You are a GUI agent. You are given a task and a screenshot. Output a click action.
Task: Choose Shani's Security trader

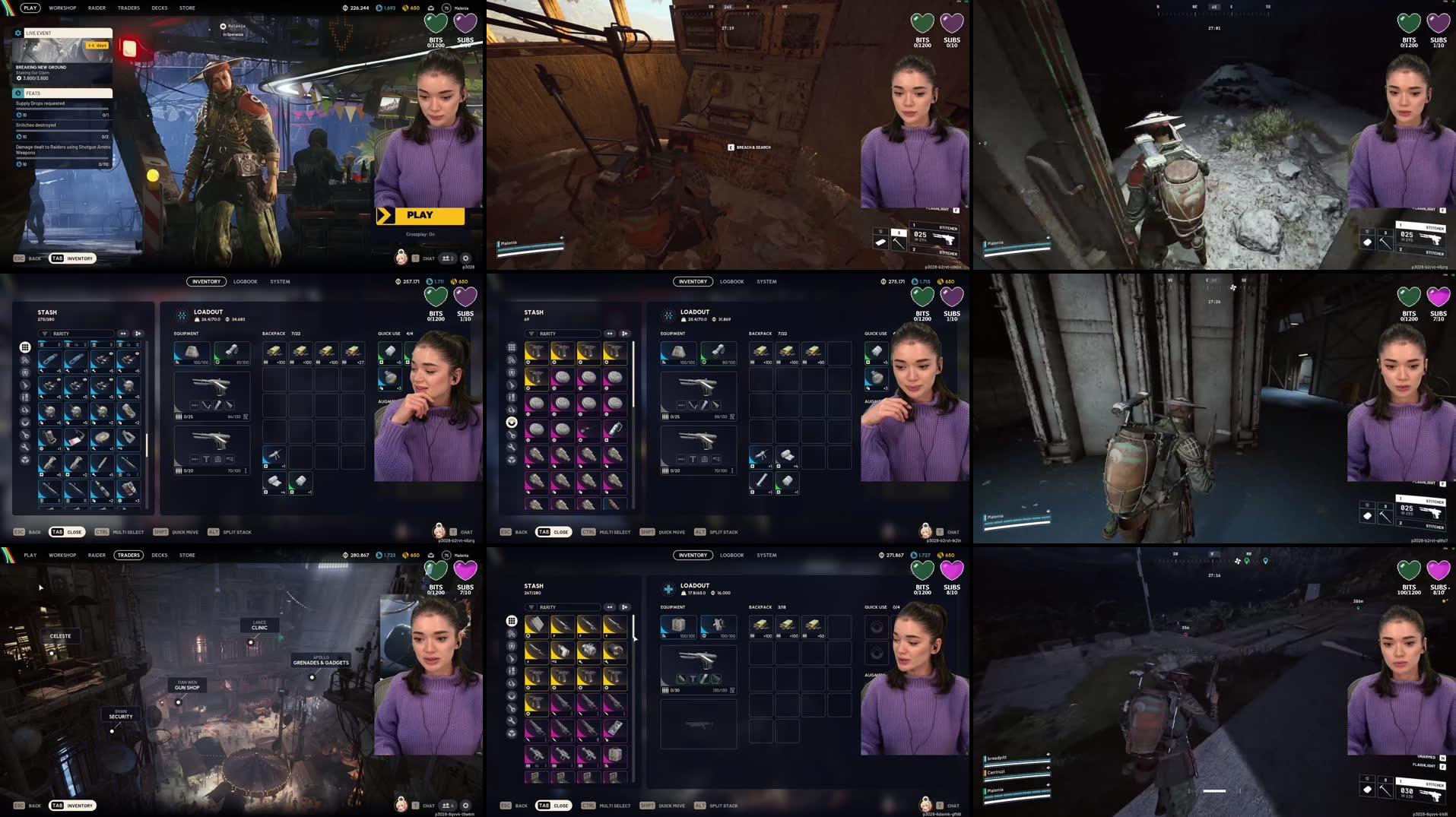coord(121,714)
